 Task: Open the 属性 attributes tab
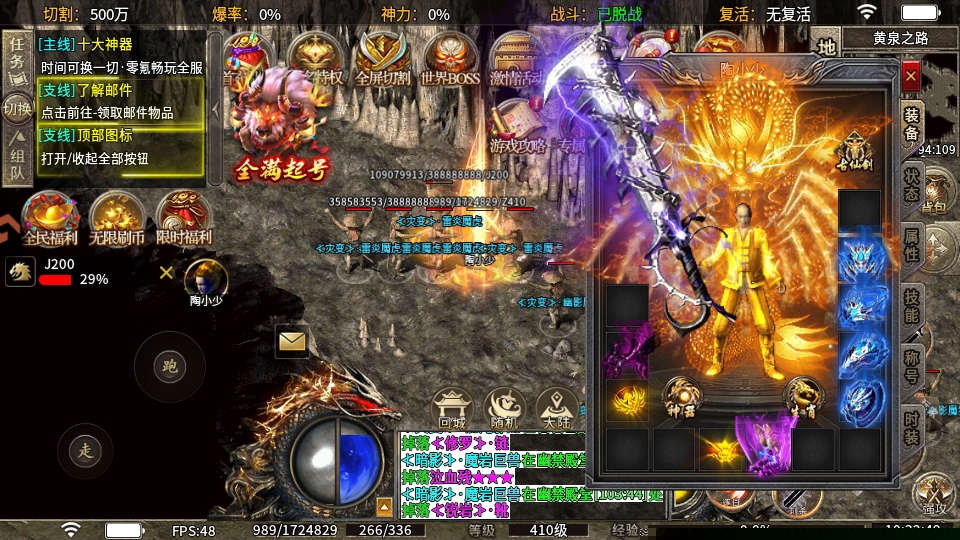pos(912,245)
